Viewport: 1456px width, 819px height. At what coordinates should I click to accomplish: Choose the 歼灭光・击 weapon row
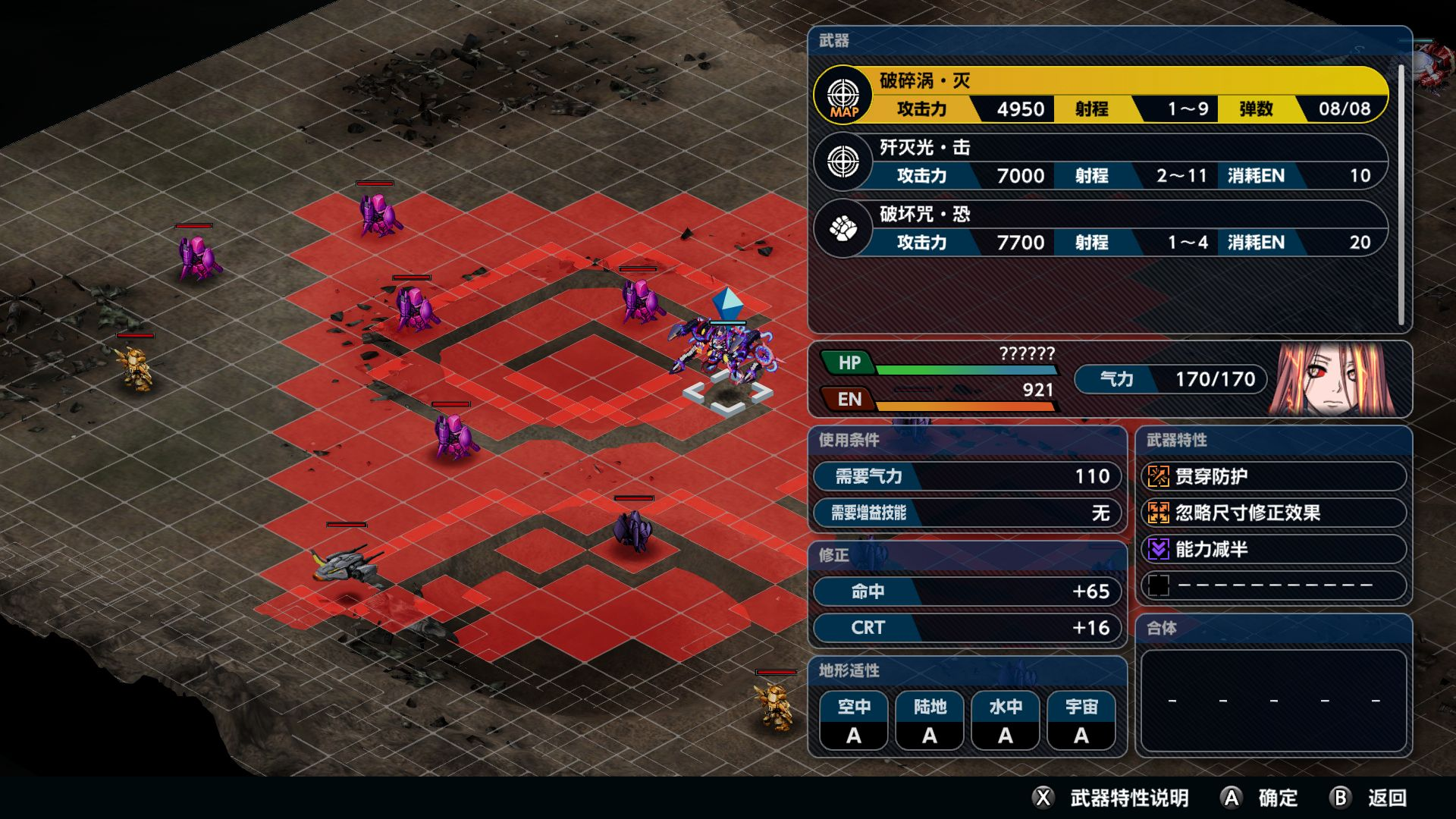[x=1100, y=162]
